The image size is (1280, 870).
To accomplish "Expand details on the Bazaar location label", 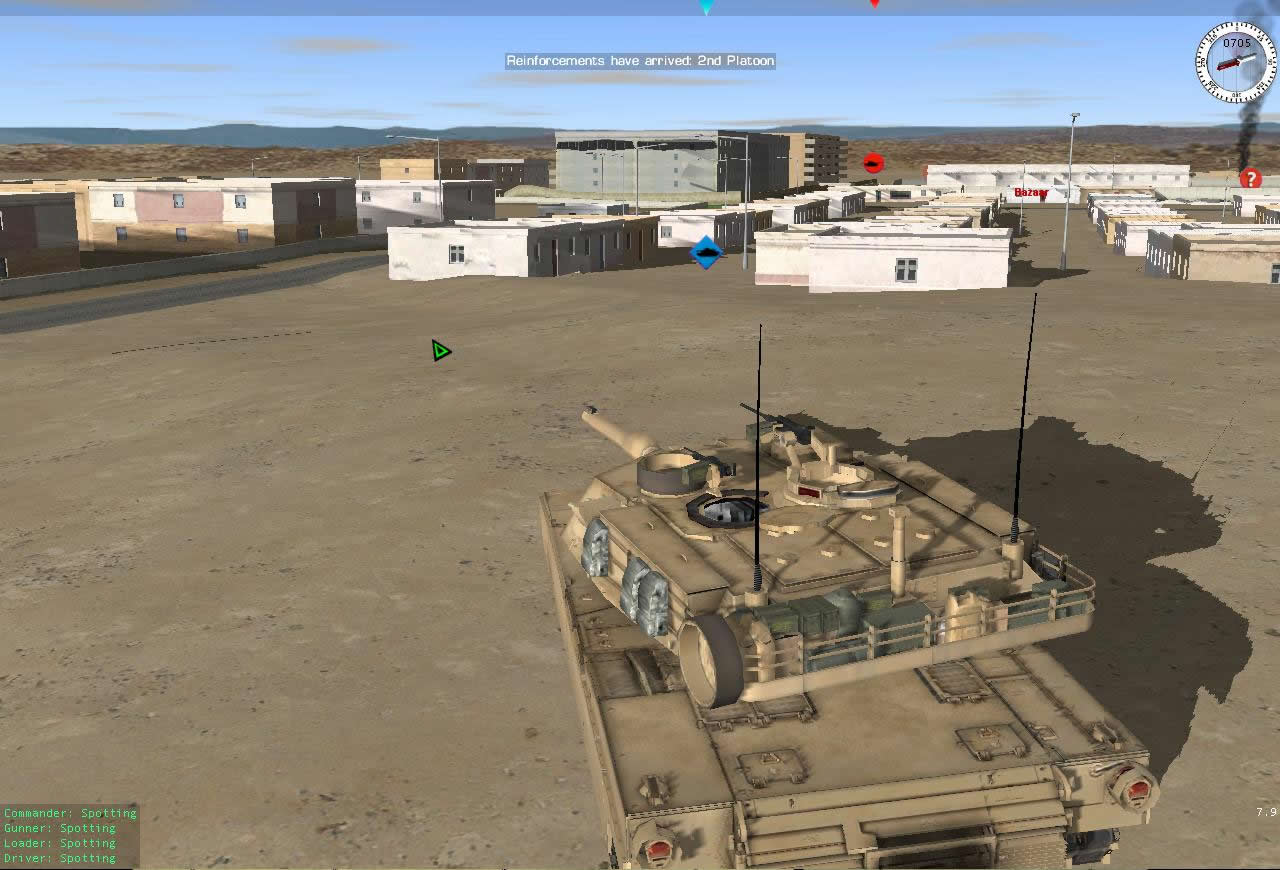I will coord(1031,193).
